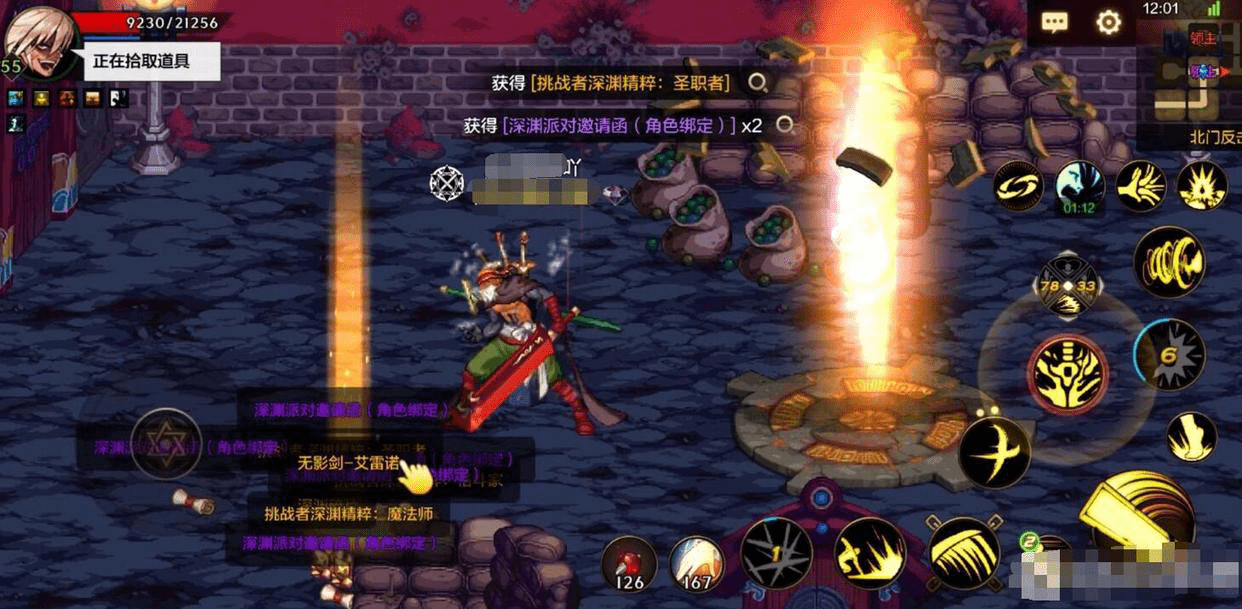Tap the shattered crack skill showing 1
The height and width of the screenshot is (609, 1242).
tap(776, 553)
